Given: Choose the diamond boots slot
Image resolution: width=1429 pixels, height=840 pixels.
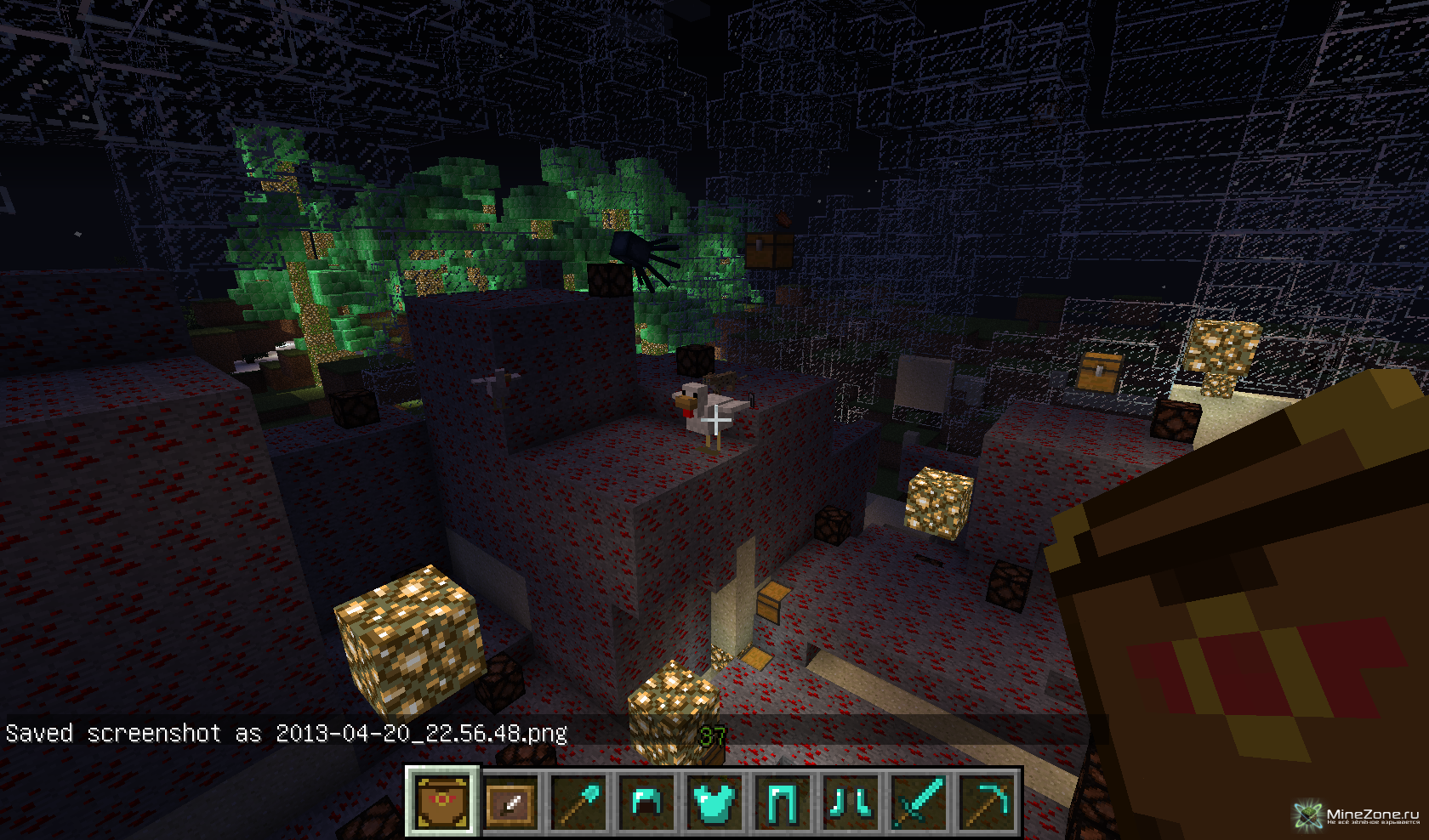Looking at the screenshot, I should click(851, 802).
